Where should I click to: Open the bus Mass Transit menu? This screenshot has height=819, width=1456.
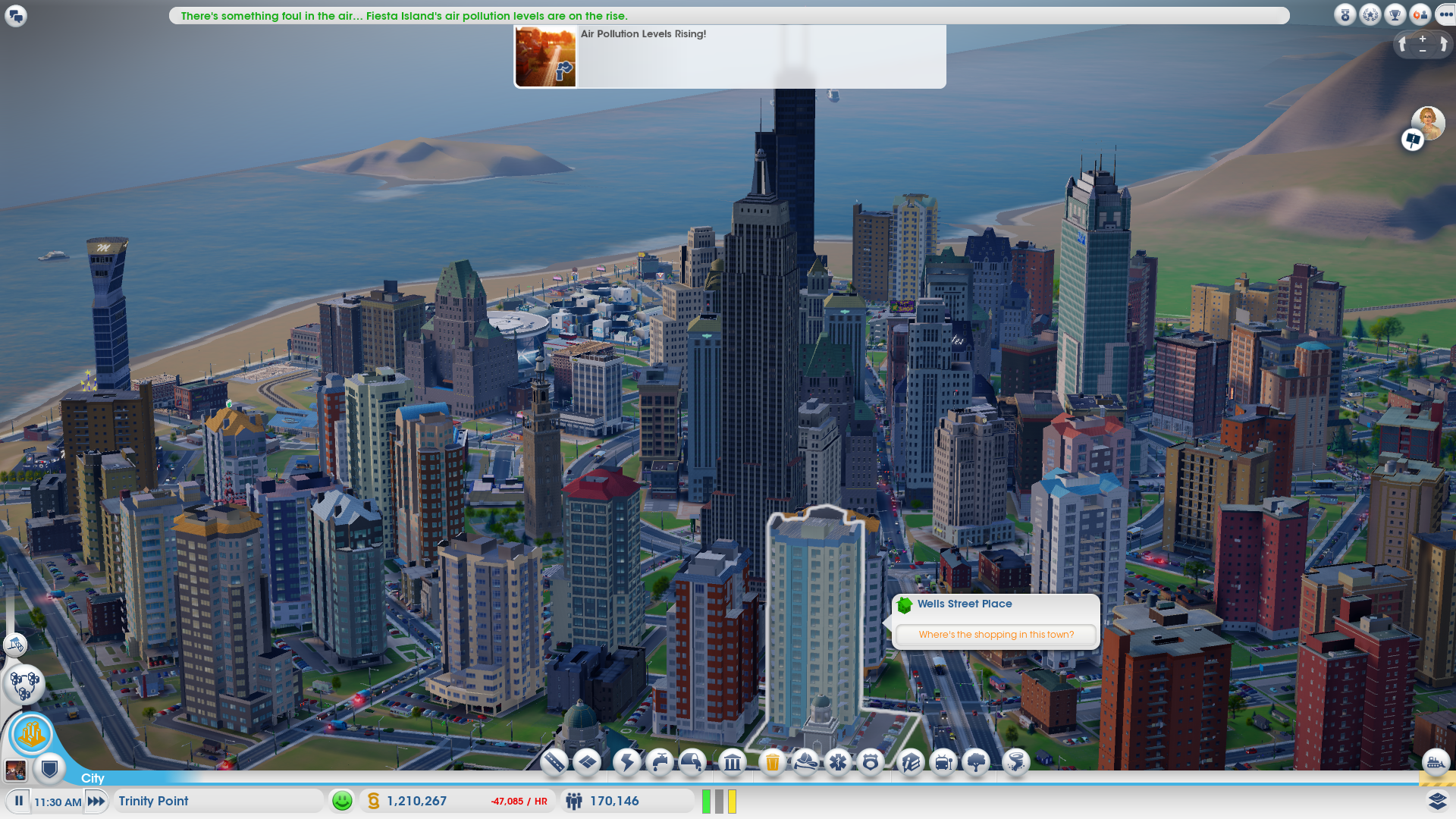(943, 762)
